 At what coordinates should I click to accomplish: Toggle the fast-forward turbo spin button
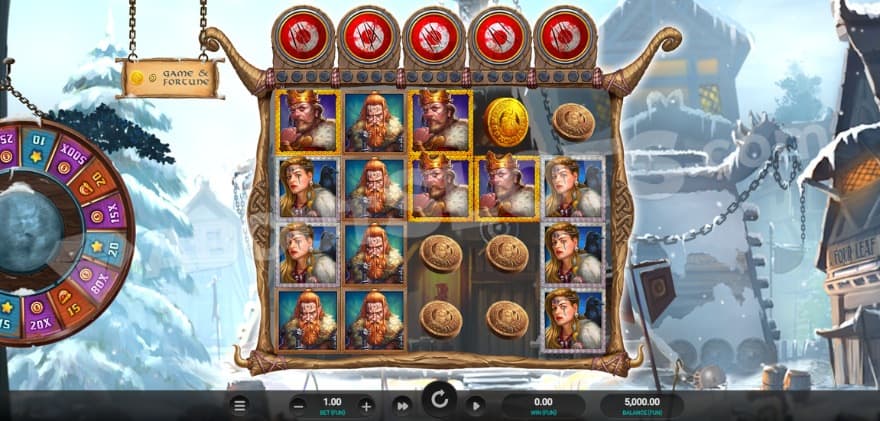click(x=402, y=405)
